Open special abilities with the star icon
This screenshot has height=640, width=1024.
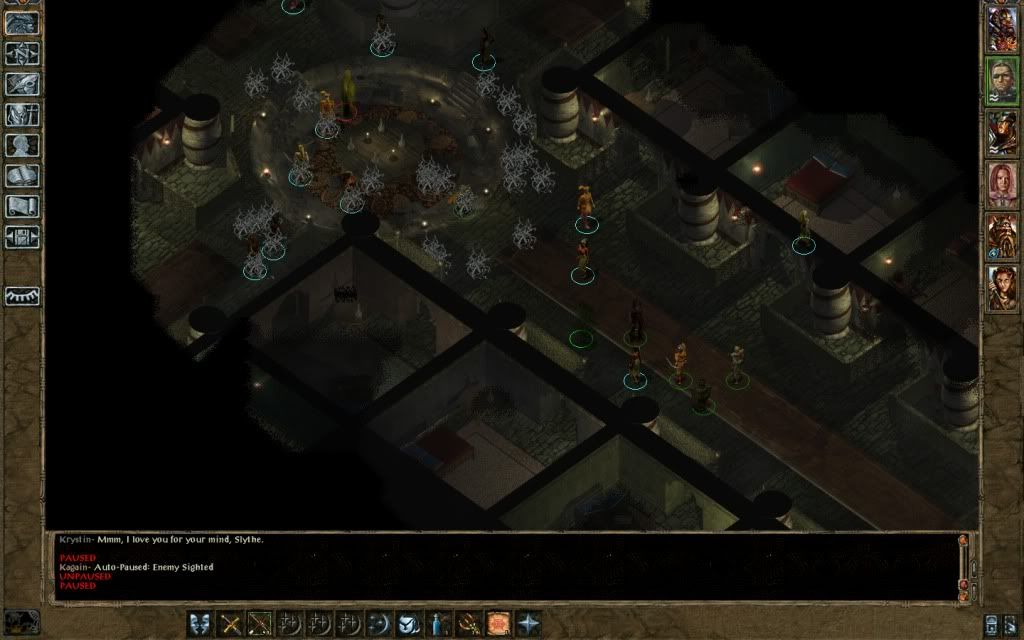527,624
